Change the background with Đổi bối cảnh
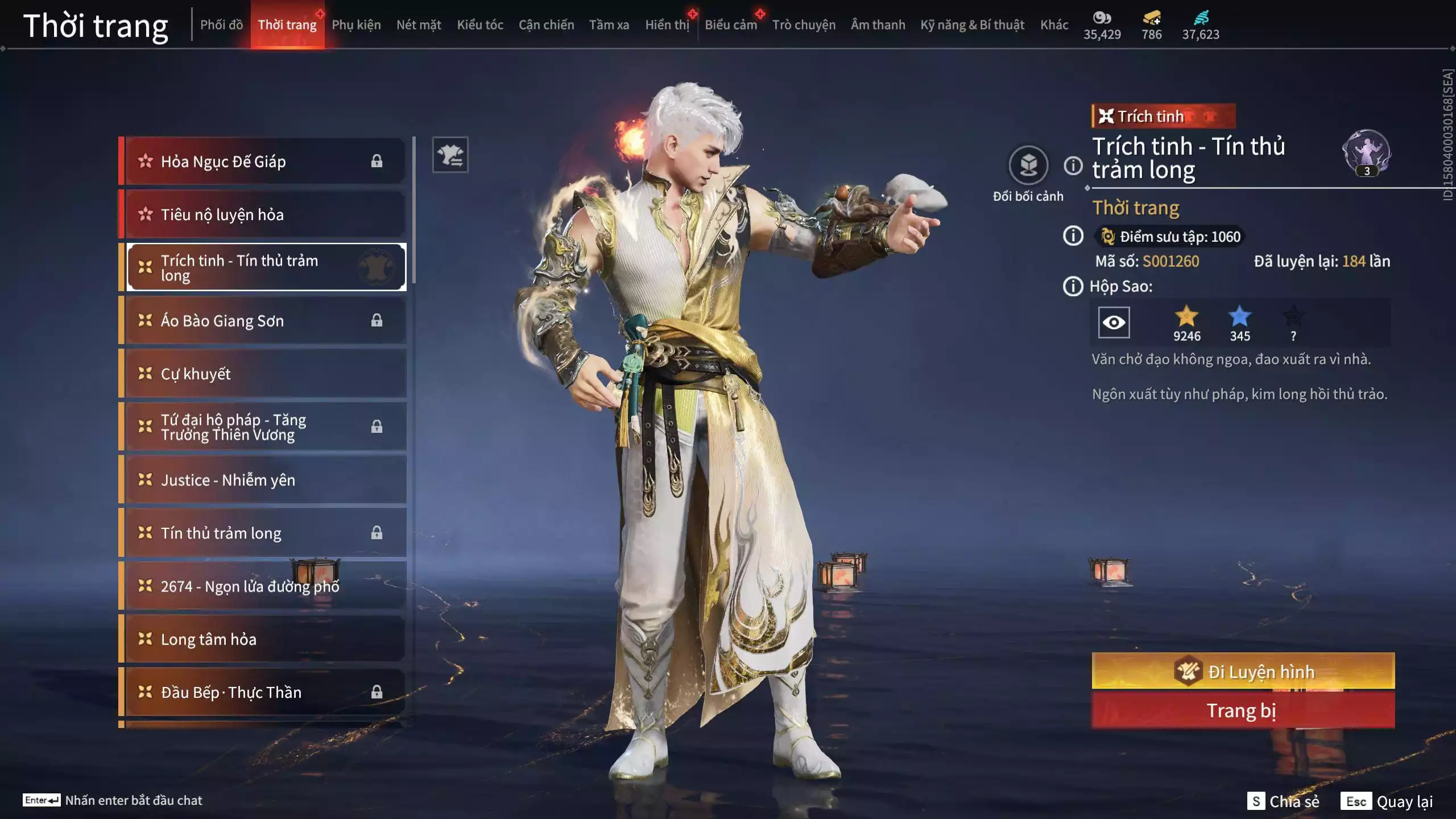The width and height of the screenshot is (1456, 819). pos(1028,166)
